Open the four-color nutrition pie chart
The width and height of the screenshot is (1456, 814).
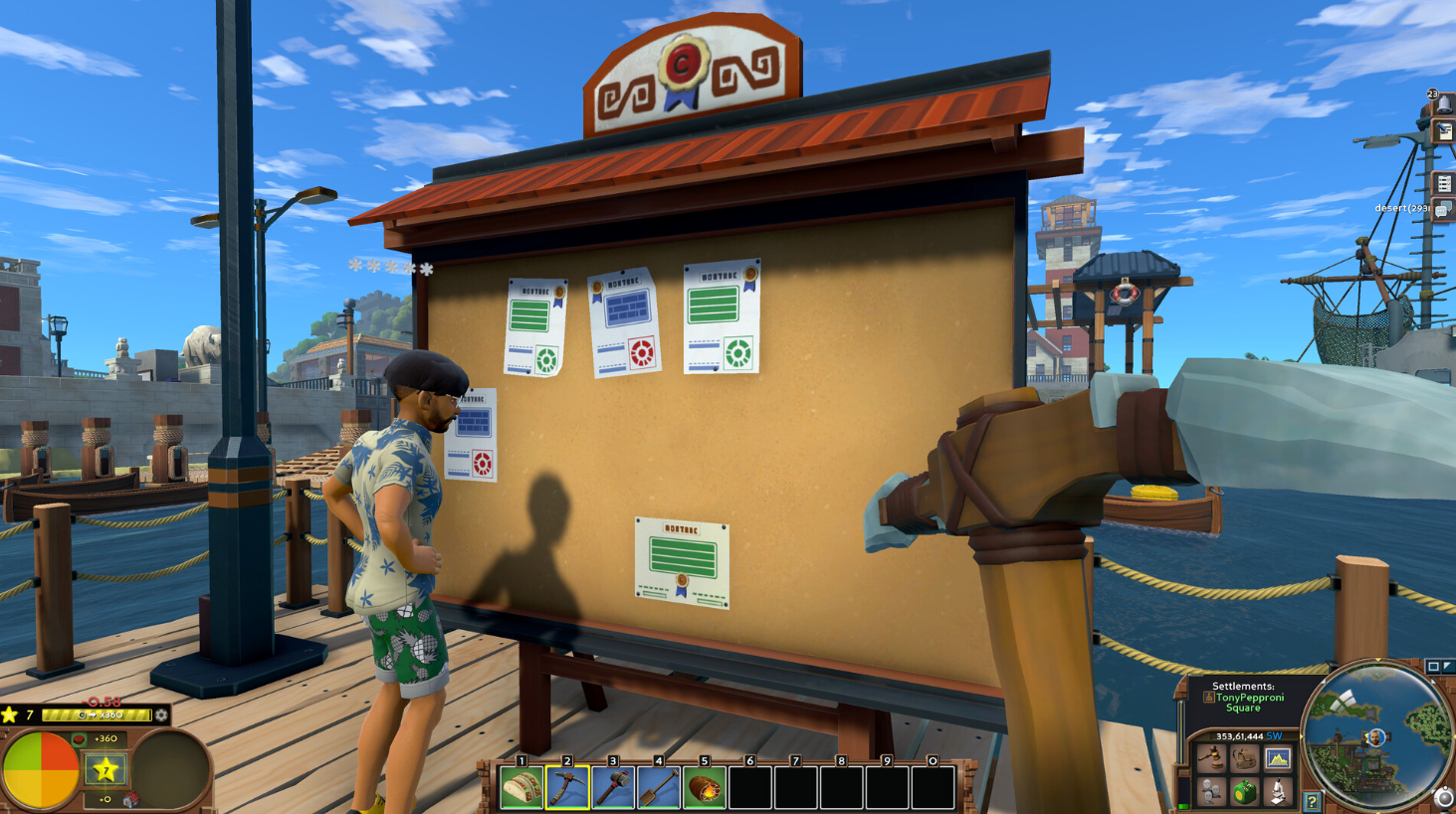click(41, 770)
